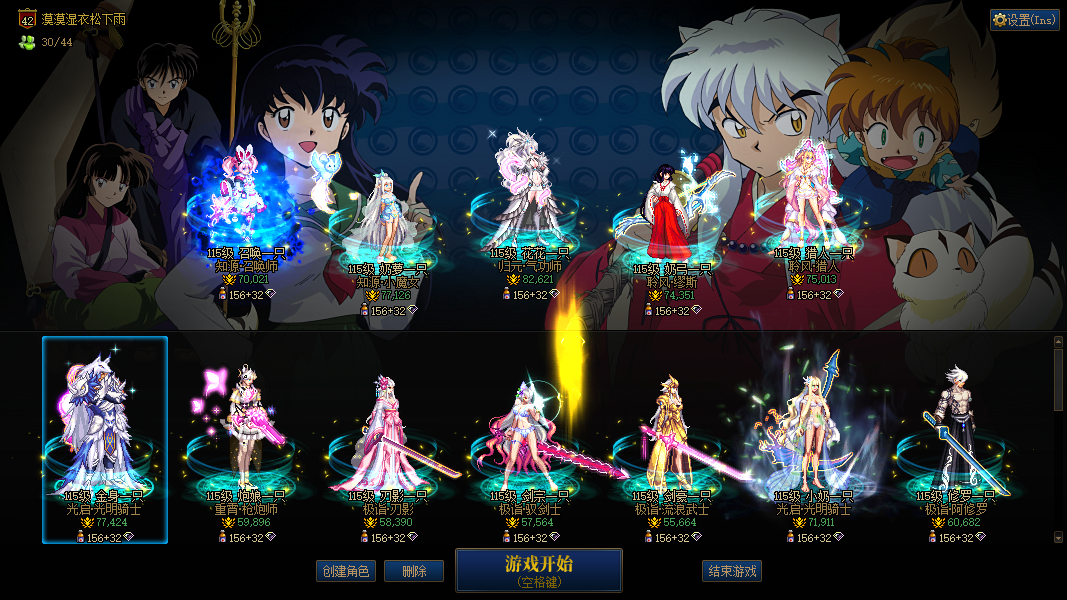Pick the 聆风·猎人 character 猎人一只

[x=814, y=205]
